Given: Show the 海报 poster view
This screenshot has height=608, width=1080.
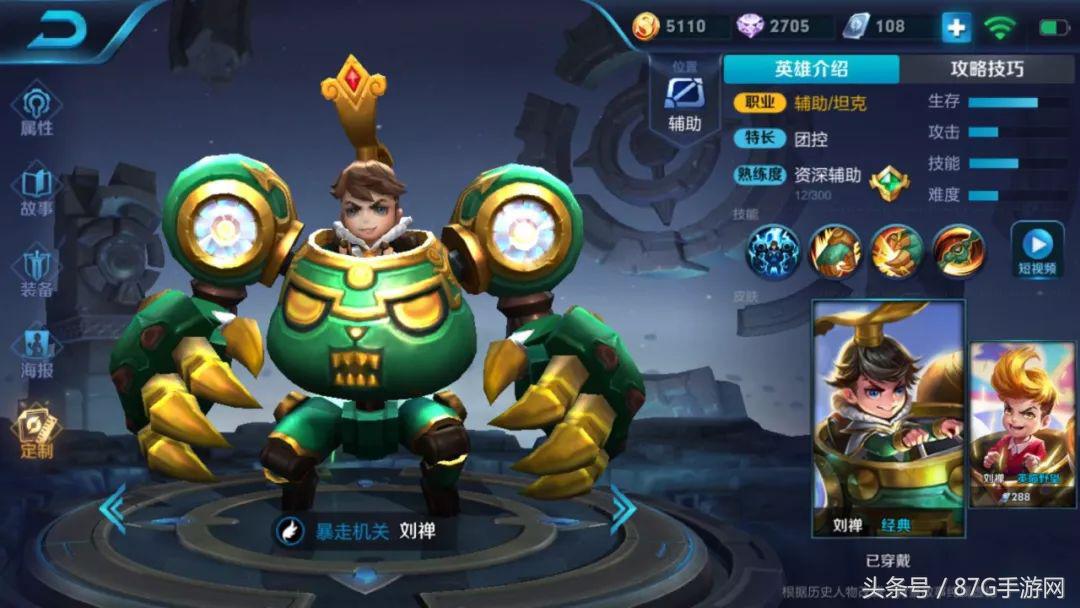Looking at the screenshot, I should click(x=37, y=350).
